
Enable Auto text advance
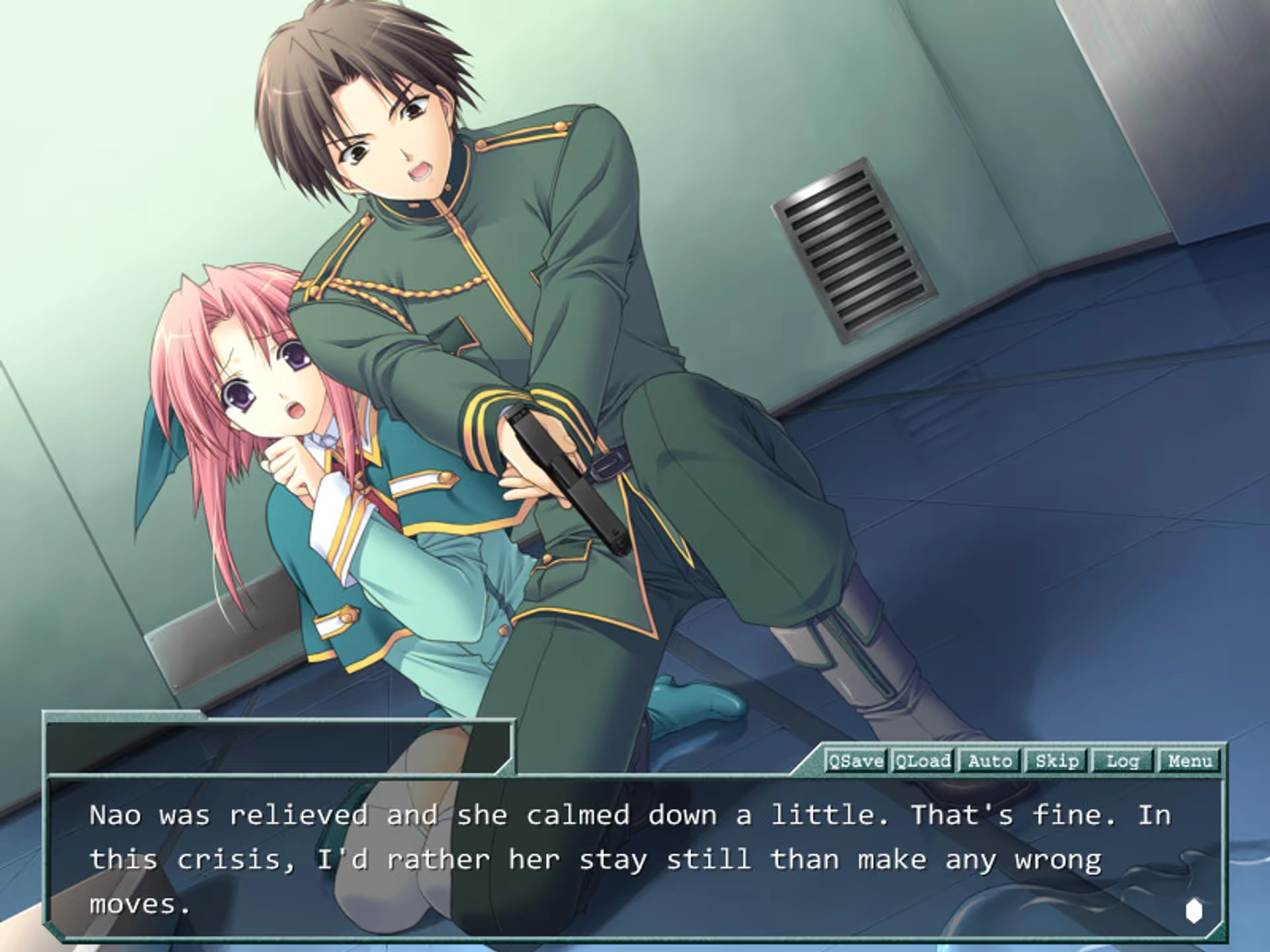pyautogui.click(x=990, y=761)
